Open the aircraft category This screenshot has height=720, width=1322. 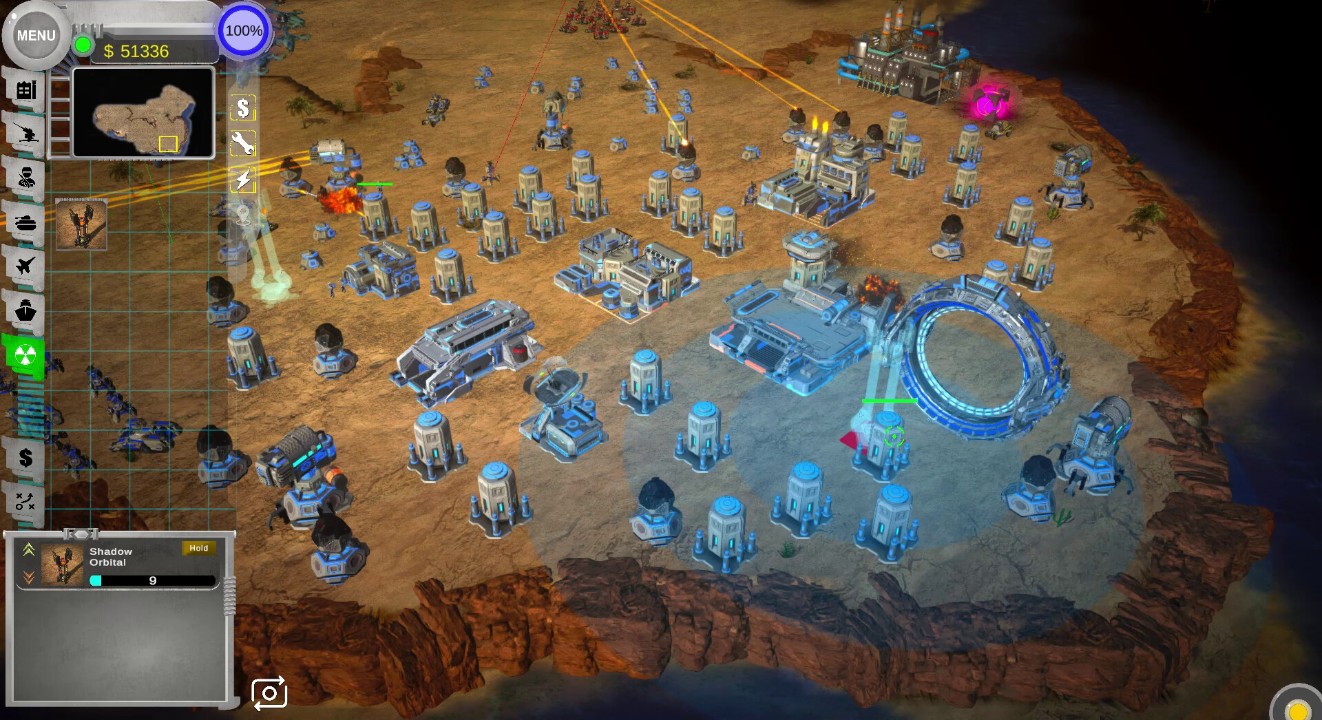(25, 266)
